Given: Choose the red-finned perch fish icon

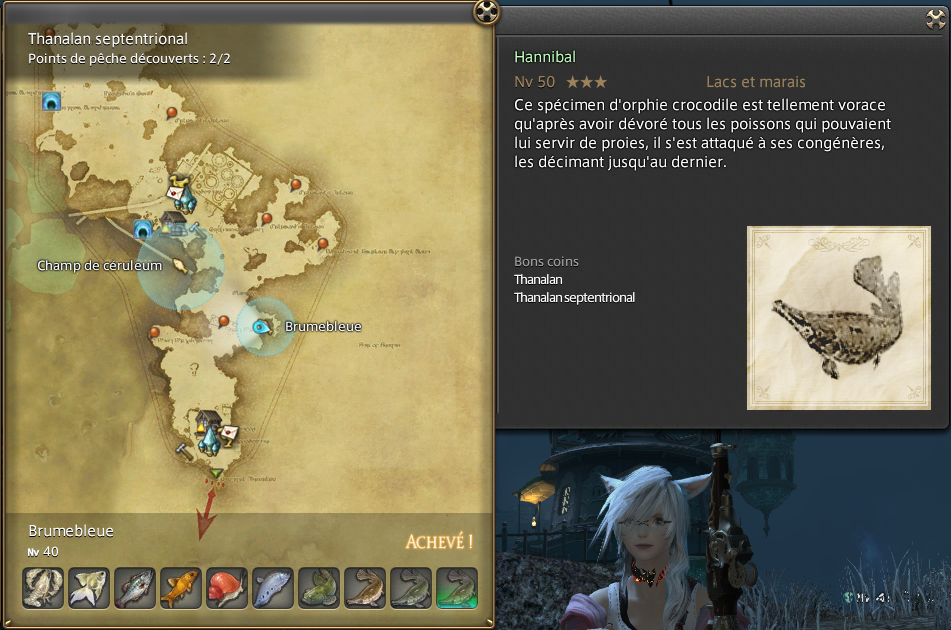Looking at the screenshot, I should pos(135,588).
